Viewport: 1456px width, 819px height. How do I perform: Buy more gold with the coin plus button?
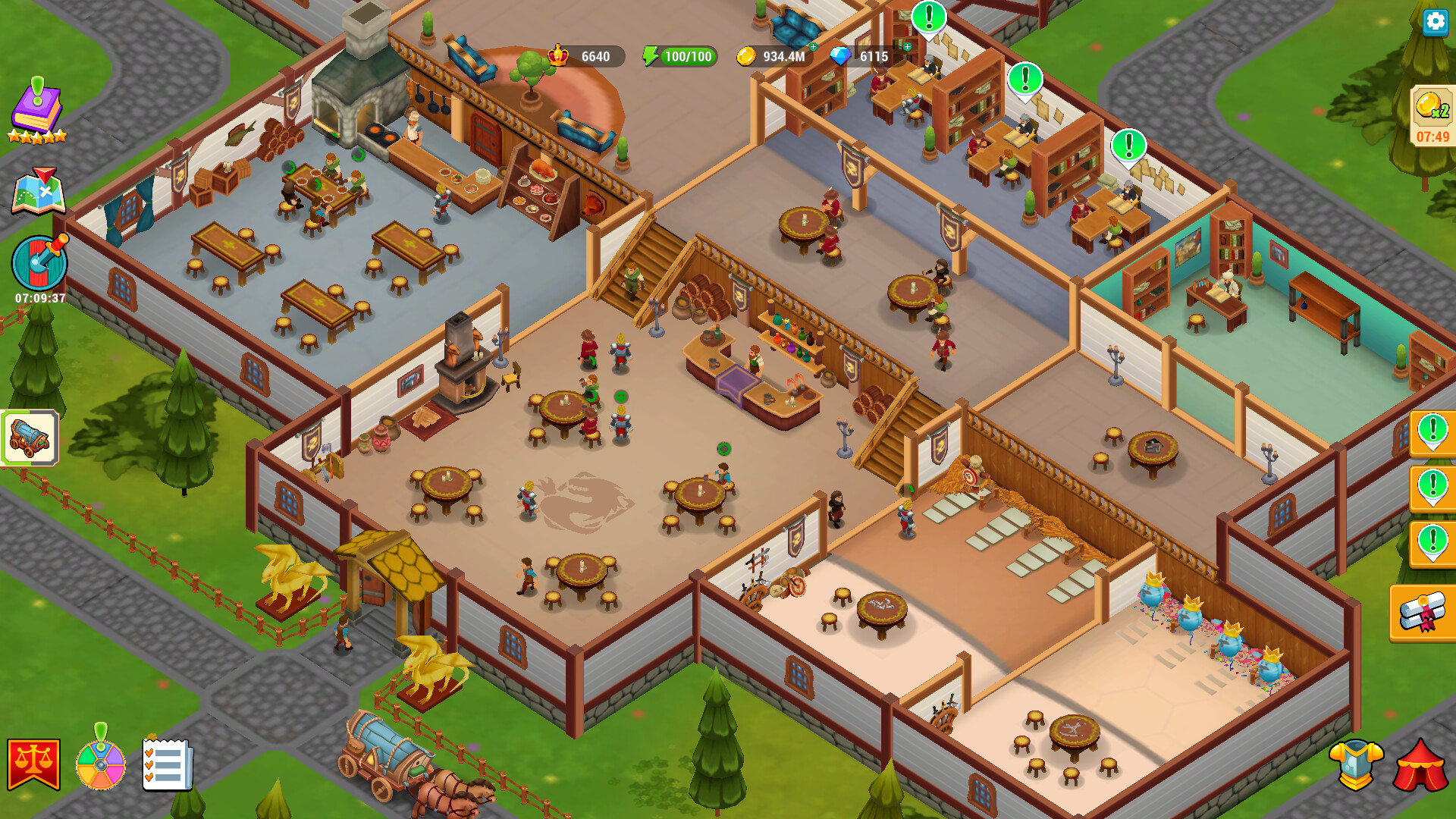click(812, 48)
